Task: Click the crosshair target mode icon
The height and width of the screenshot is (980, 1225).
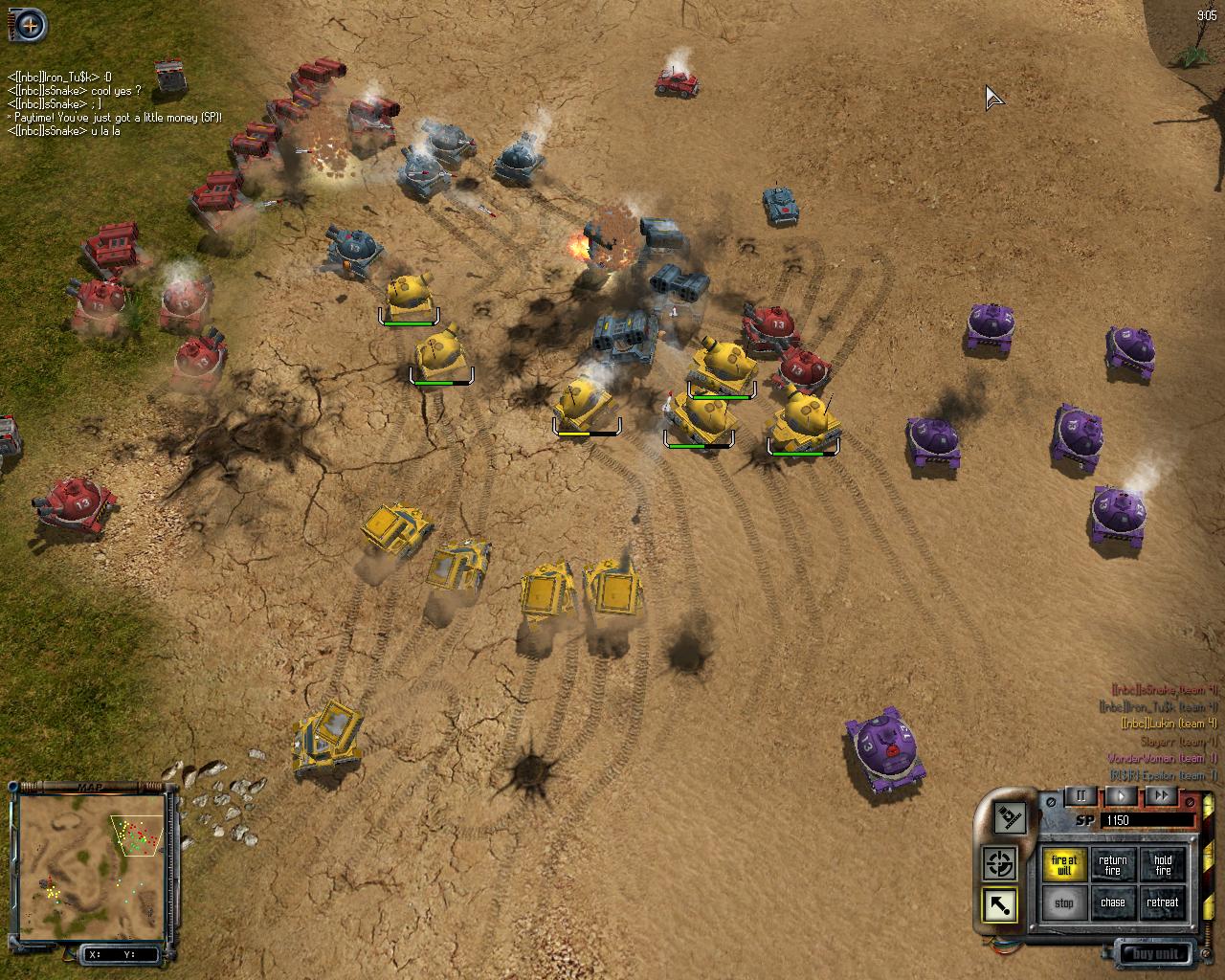Action: [x=1000, y=864]
